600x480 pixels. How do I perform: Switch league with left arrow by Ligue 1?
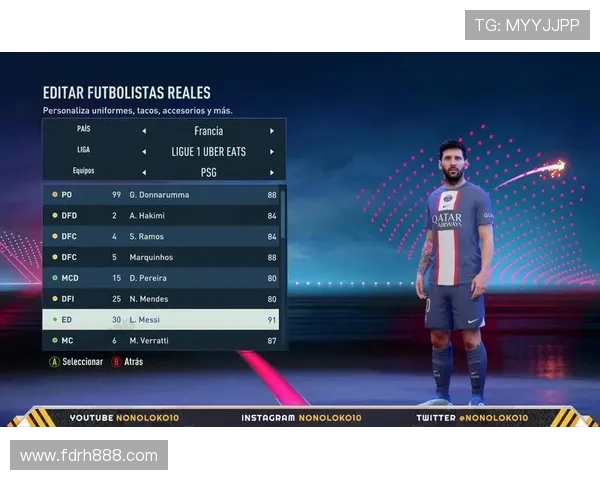click(143, 152)
